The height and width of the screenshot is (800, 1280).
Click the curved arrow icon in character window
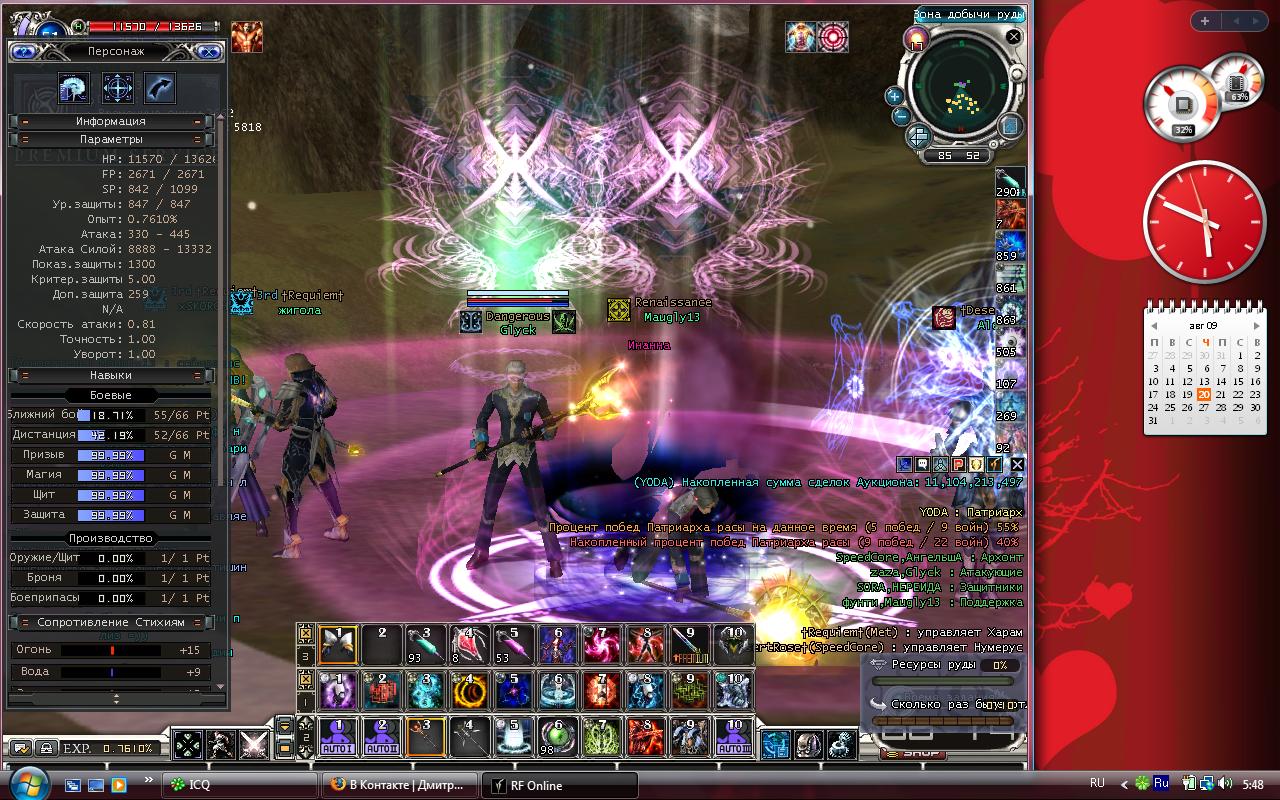coord(160,88)
